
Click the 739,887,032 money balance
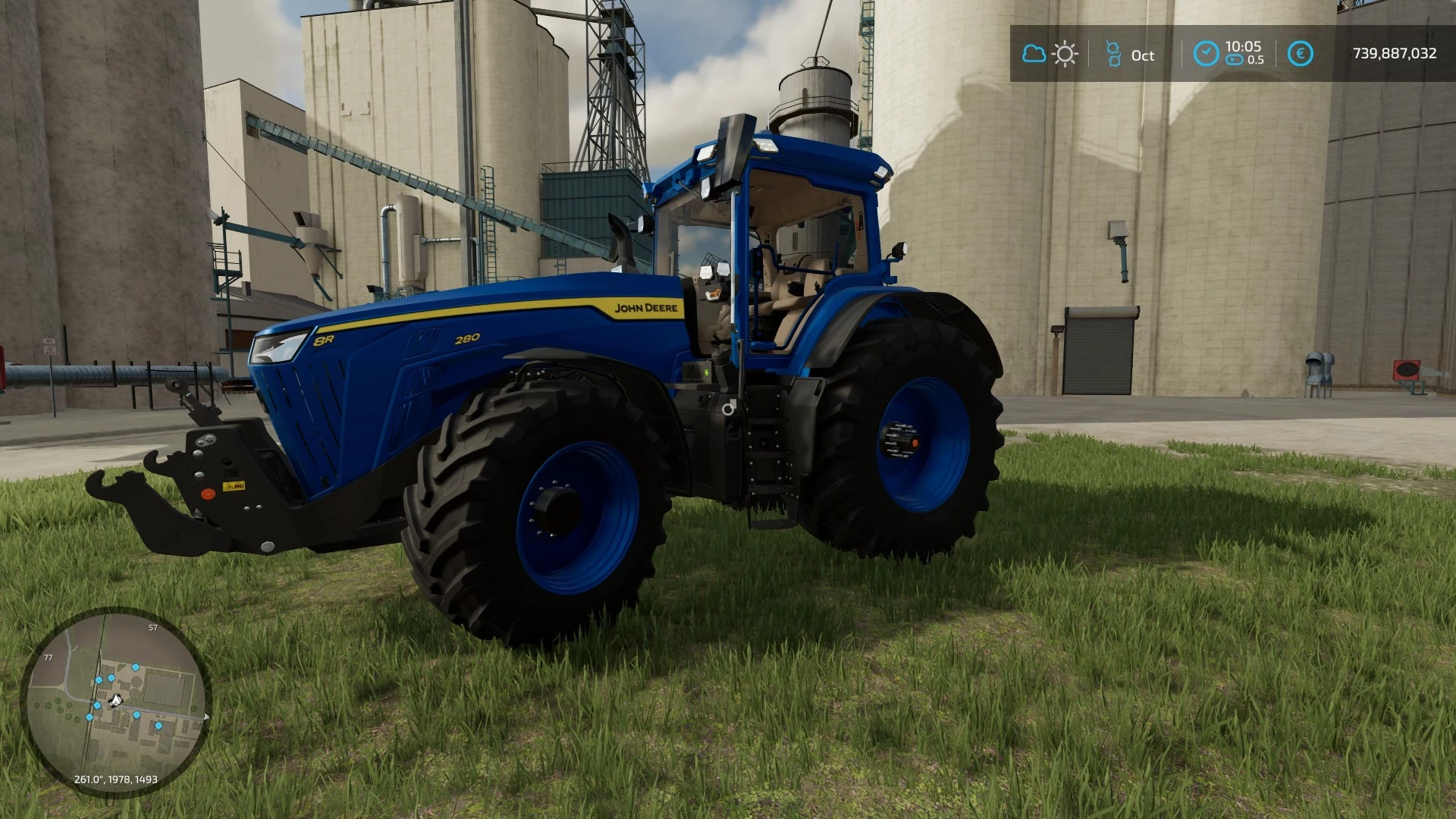tap(1395, 52)
